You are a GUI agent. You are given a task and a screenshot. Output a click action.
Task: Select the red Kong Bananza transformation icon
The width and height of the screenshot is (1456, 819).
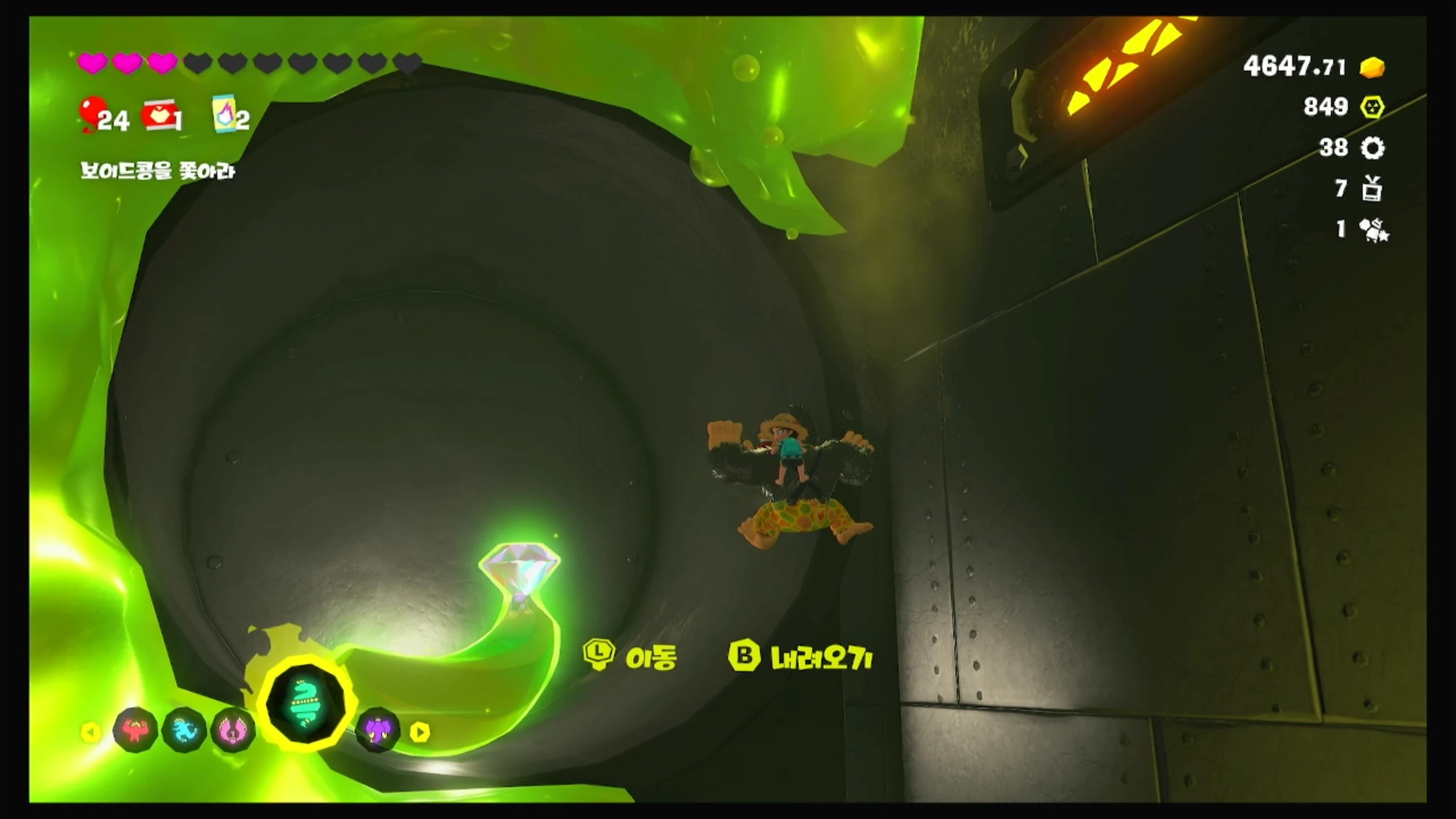(x=135, y=730)
